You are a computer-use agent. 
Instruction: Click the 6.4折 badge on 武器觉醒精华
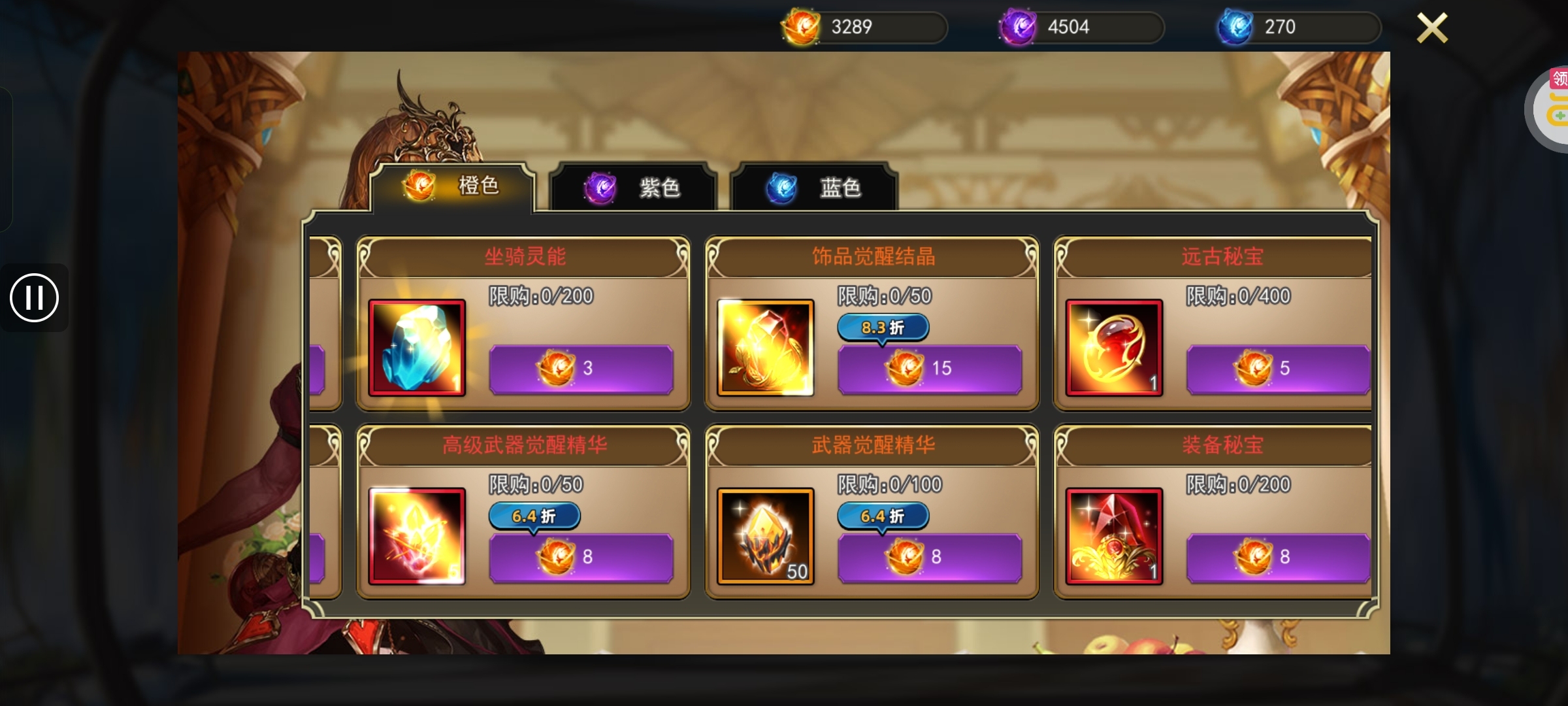click(x=882, y=516)
